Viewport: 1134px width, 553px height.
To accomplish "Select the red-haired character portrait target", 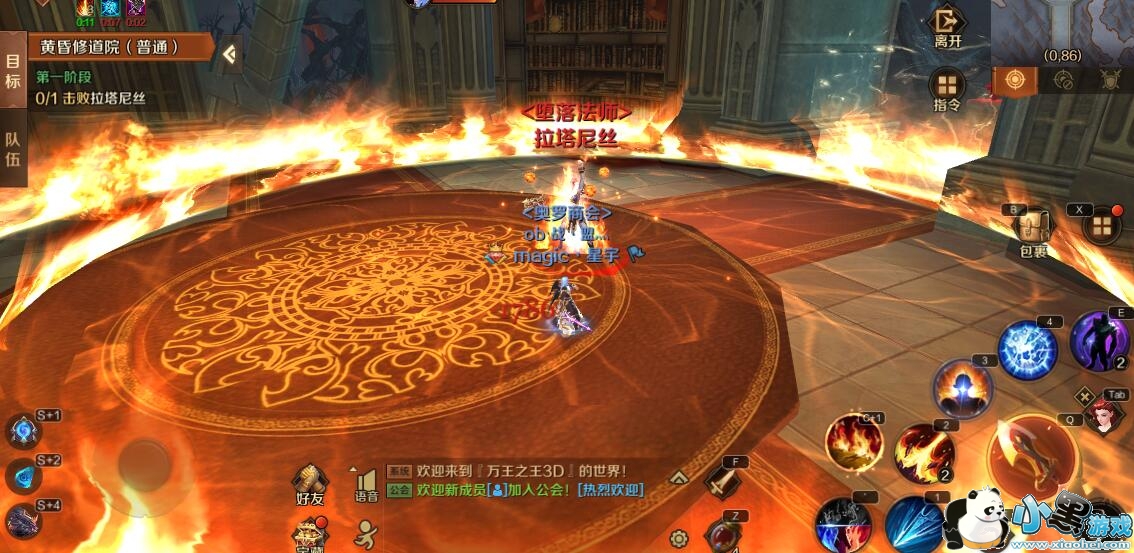I will pyautogui.click(x=1103, y=414).
